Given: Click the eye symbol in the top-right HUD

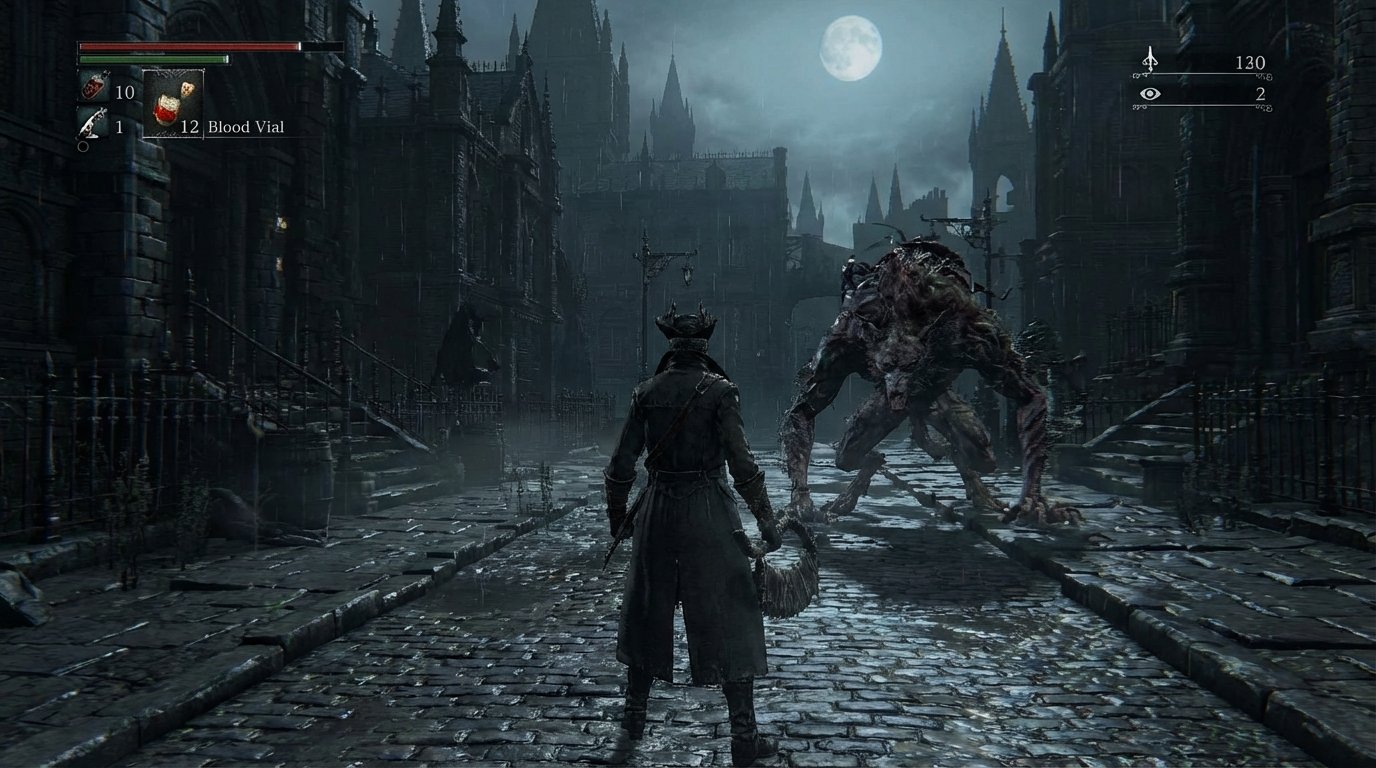Looking at the screenshot, I should tap(1150, 94).
